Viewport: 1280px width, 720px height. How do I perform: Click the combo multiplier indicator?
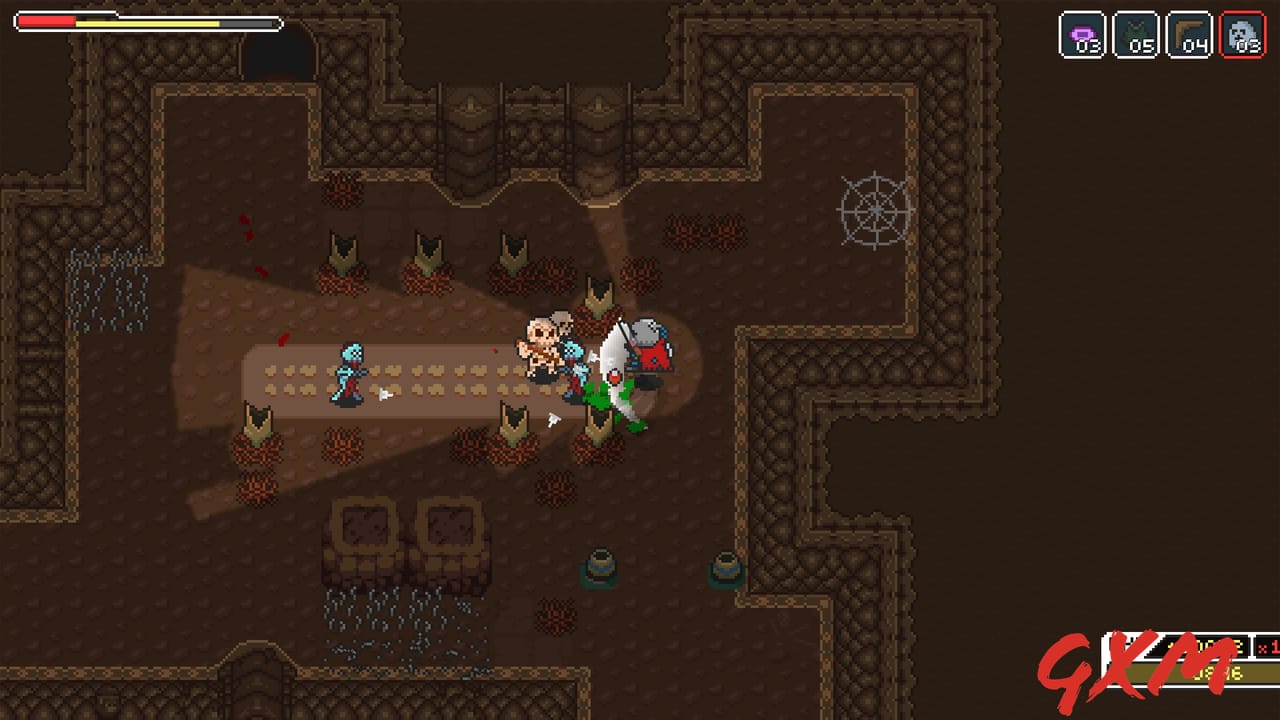click(1264, 645)
